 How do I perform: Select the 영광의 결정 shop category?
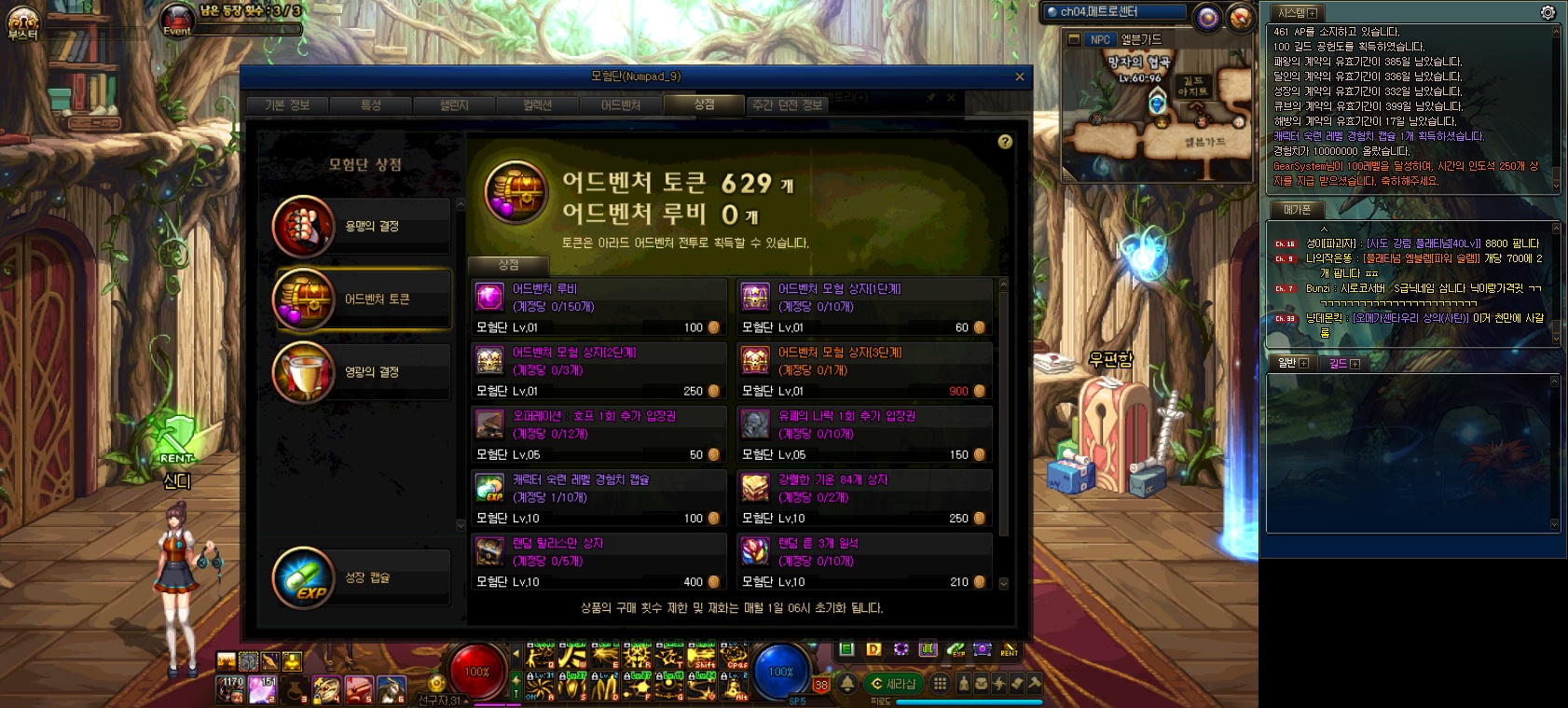pos(363,372)
